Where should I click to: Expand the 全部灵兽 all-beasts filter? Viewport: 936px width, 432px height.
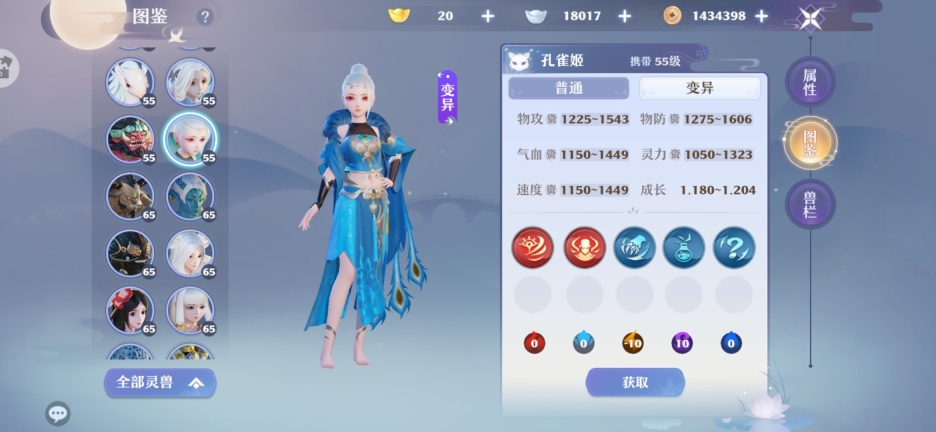click(x=160, y=382)
